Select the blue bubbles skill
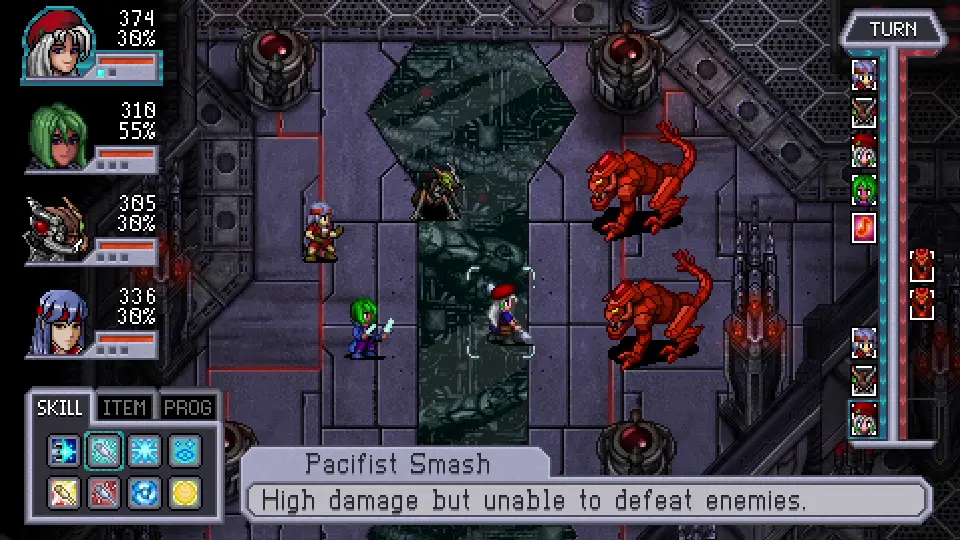The image size is (960, 540). coord(184,451)
